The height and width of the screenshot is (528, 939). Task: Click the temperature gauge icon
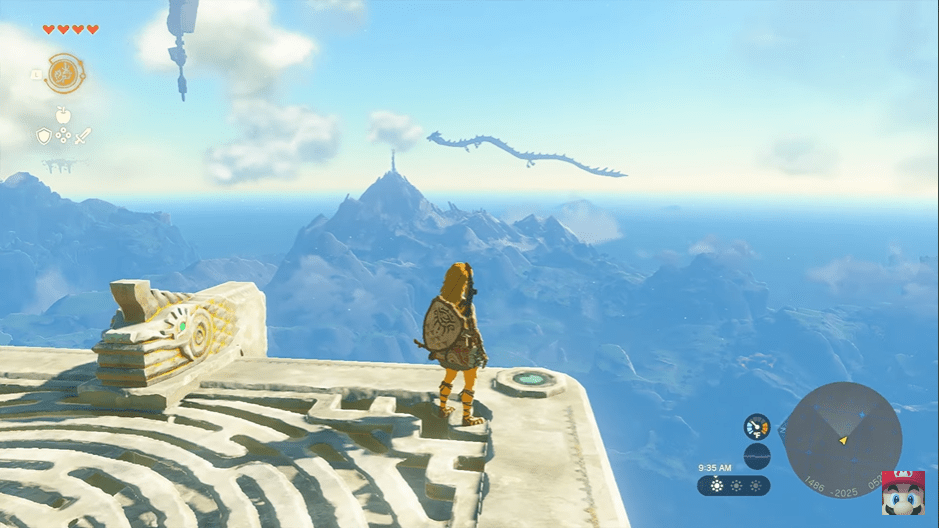(756, 427)
